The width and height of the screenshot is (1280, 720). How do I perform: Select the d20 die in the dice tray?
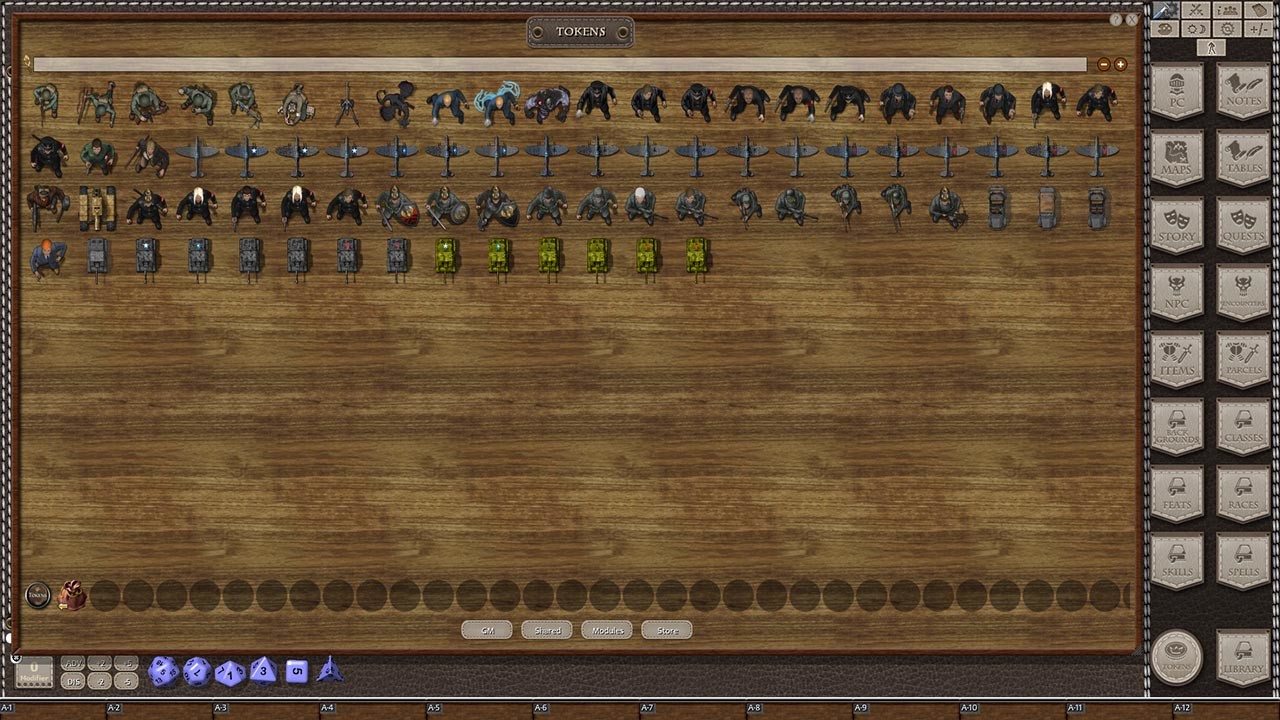click(163, 671)
